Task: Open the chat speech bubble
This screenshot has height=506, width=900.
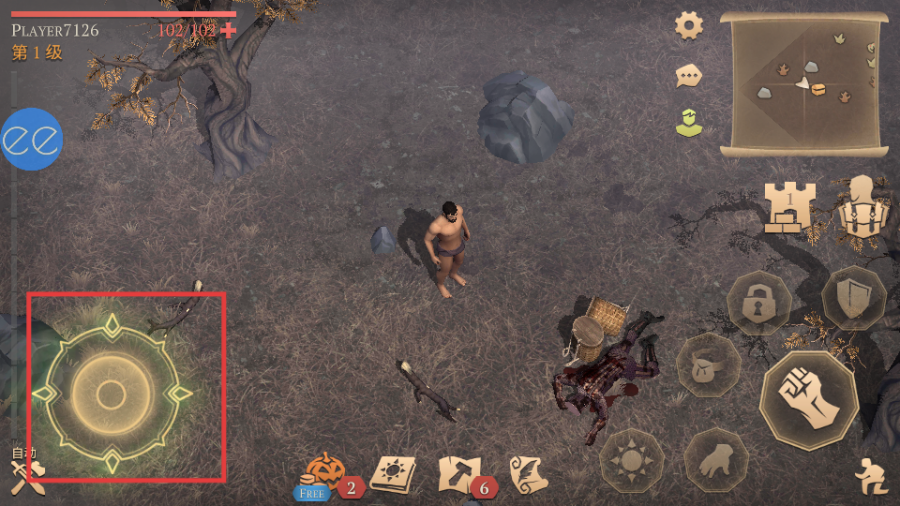Action: [x=689, y=74]
